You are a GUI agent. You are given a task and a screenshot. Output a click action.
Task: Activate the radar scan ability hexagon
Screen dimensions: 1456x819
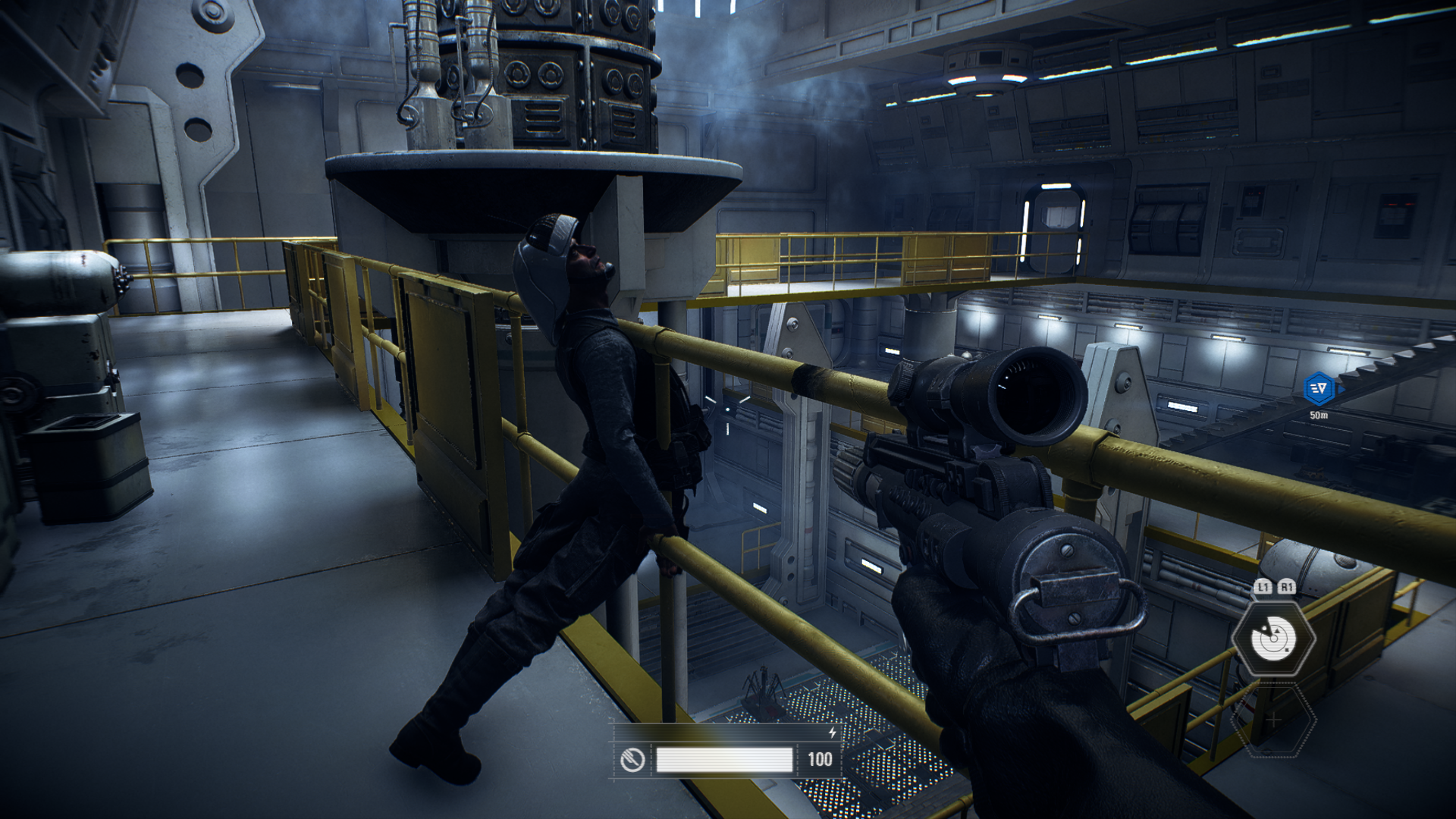(x=1273, y=638)
